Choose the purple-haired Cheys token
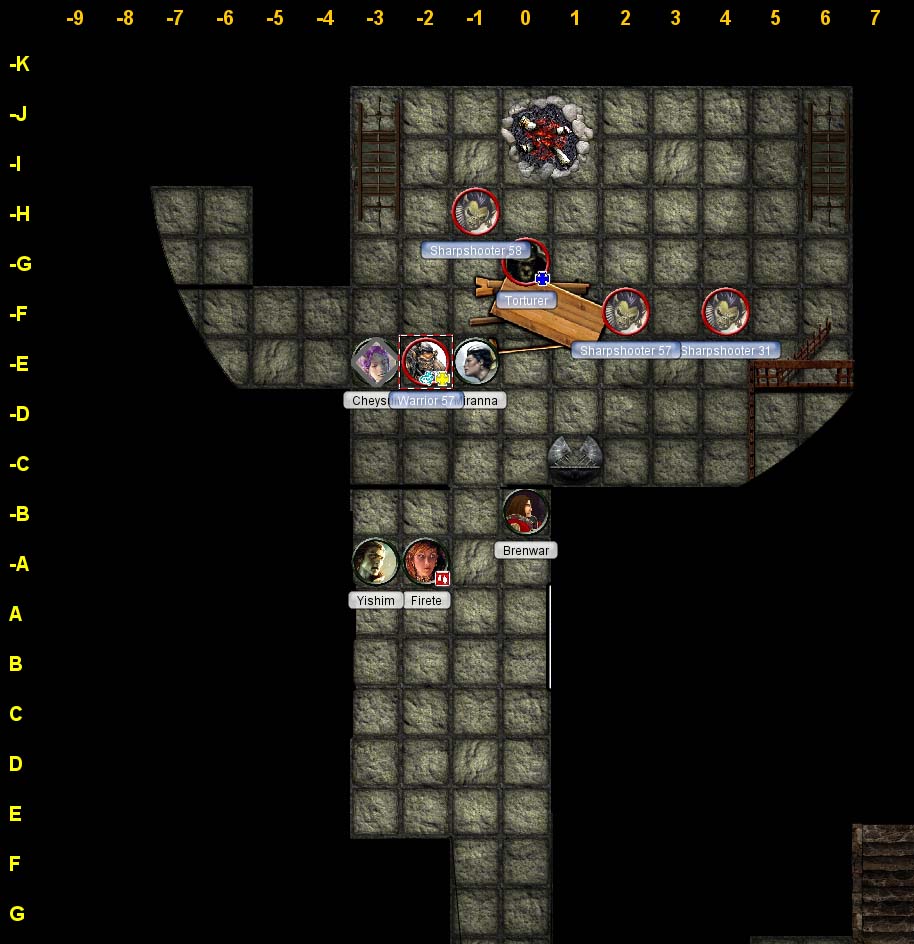 coord(376,362)
